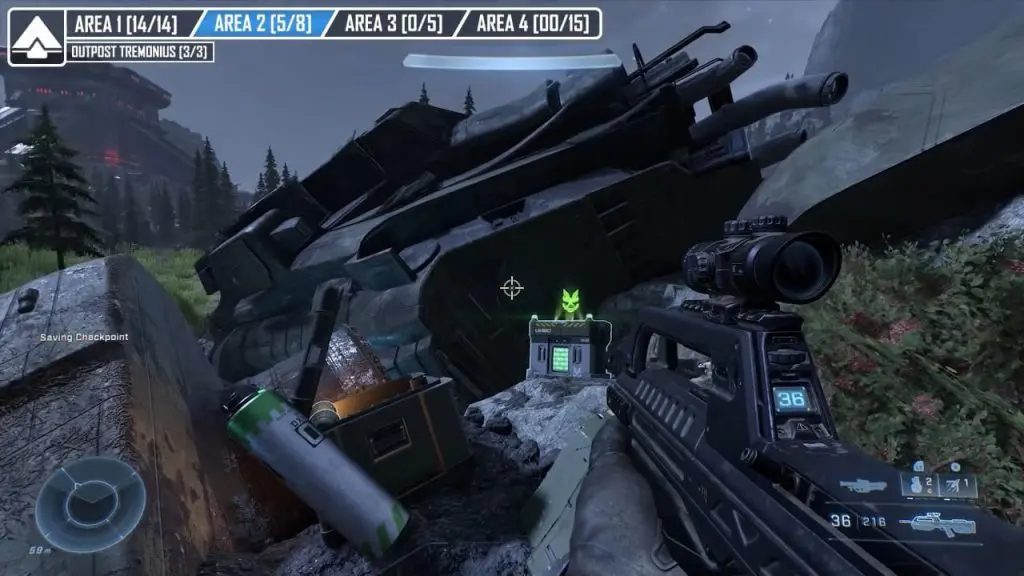Click the Outpost Tremonius label
The width and height of the screenshot is (1024, 576).
pos(140,51)
